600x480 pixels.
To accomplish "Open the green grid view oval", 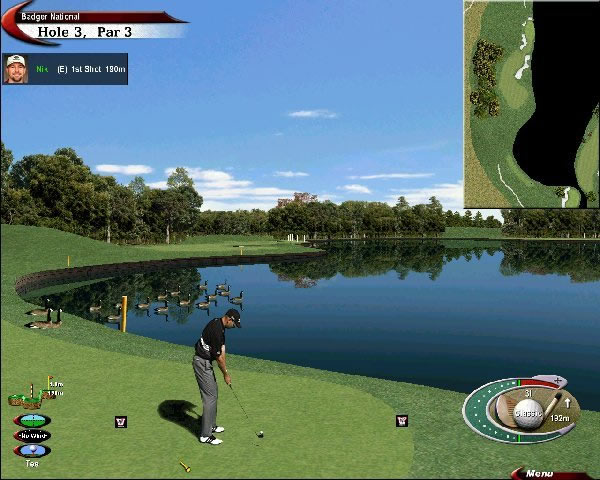I will [x=31, y=420].
